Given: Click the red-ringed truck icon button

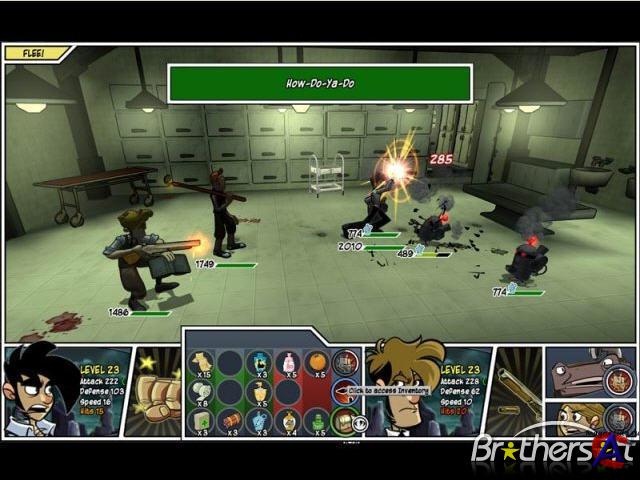Looking at the screenshot, I should (346, 362).
